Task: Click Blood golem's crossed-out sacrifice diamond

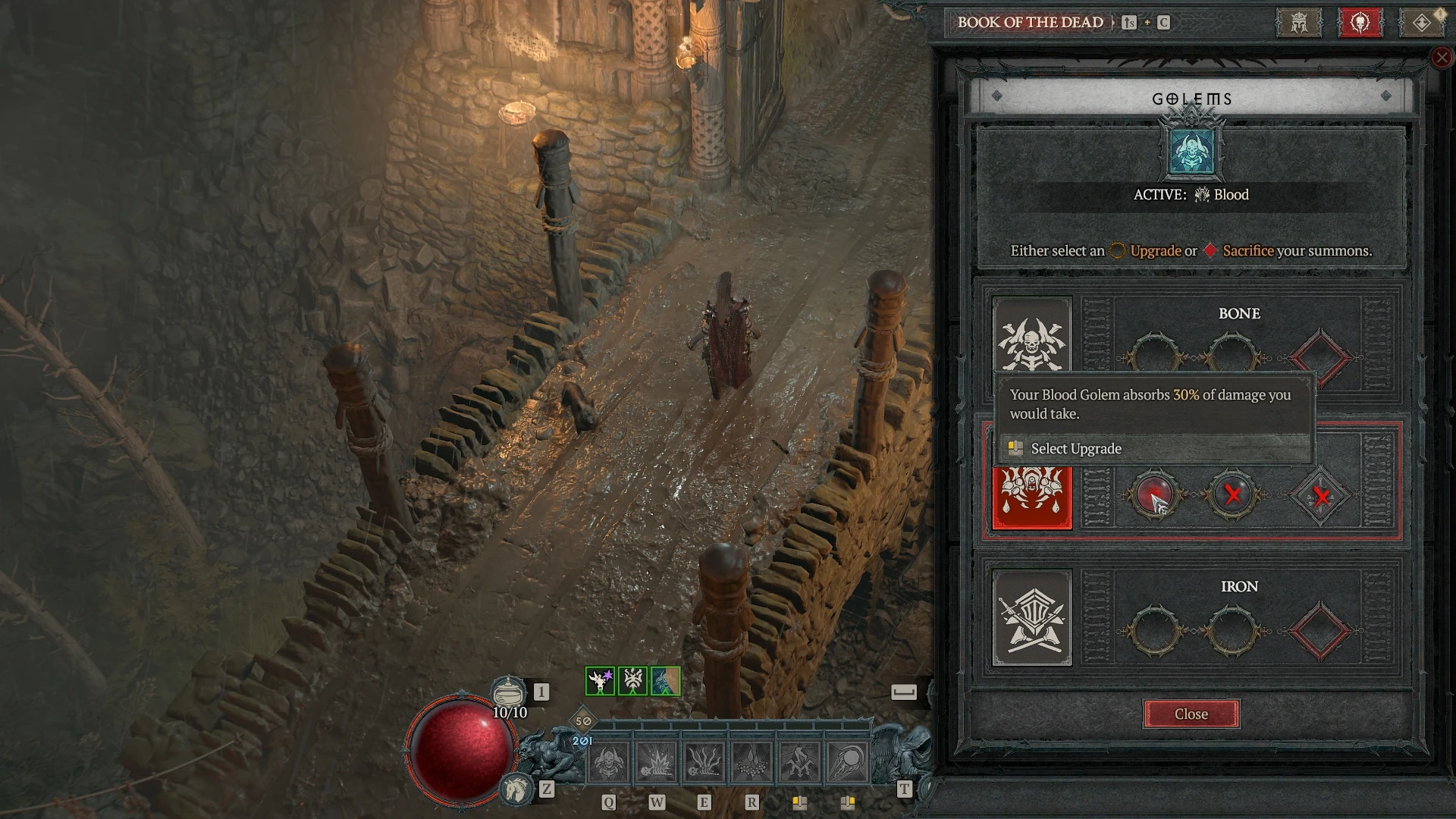Action: point(1321,497)
